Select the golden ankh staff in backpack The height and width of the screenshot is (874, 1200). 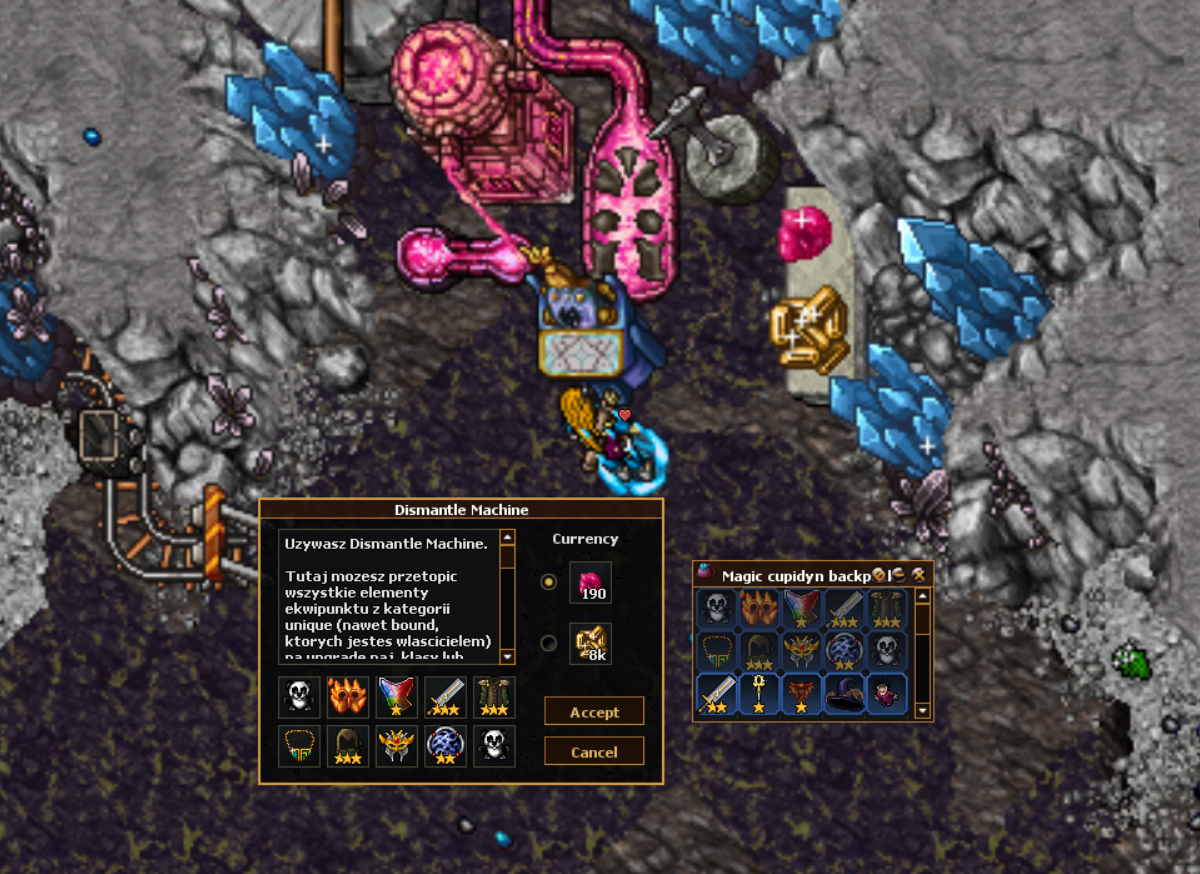point(759,693)
